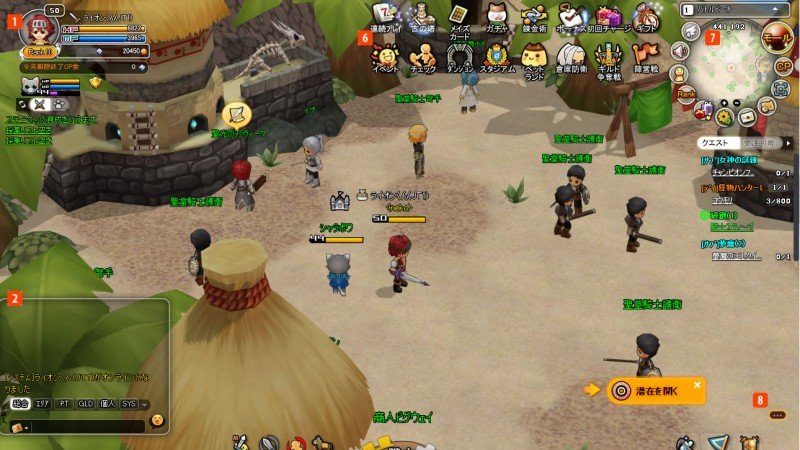
Task: Open the ギルド争奪戦 guild war menu
Action: pos(607,55)
